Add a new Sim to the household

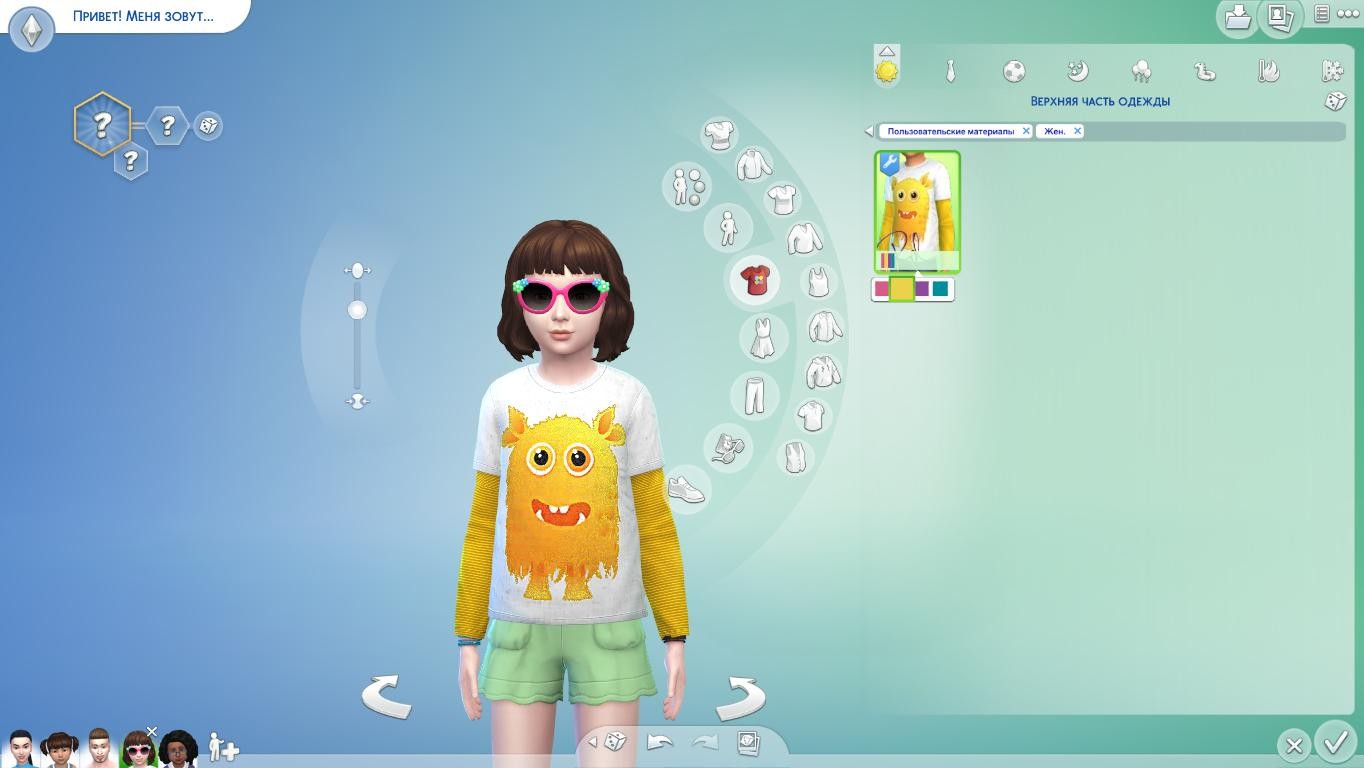pos(223,748)
